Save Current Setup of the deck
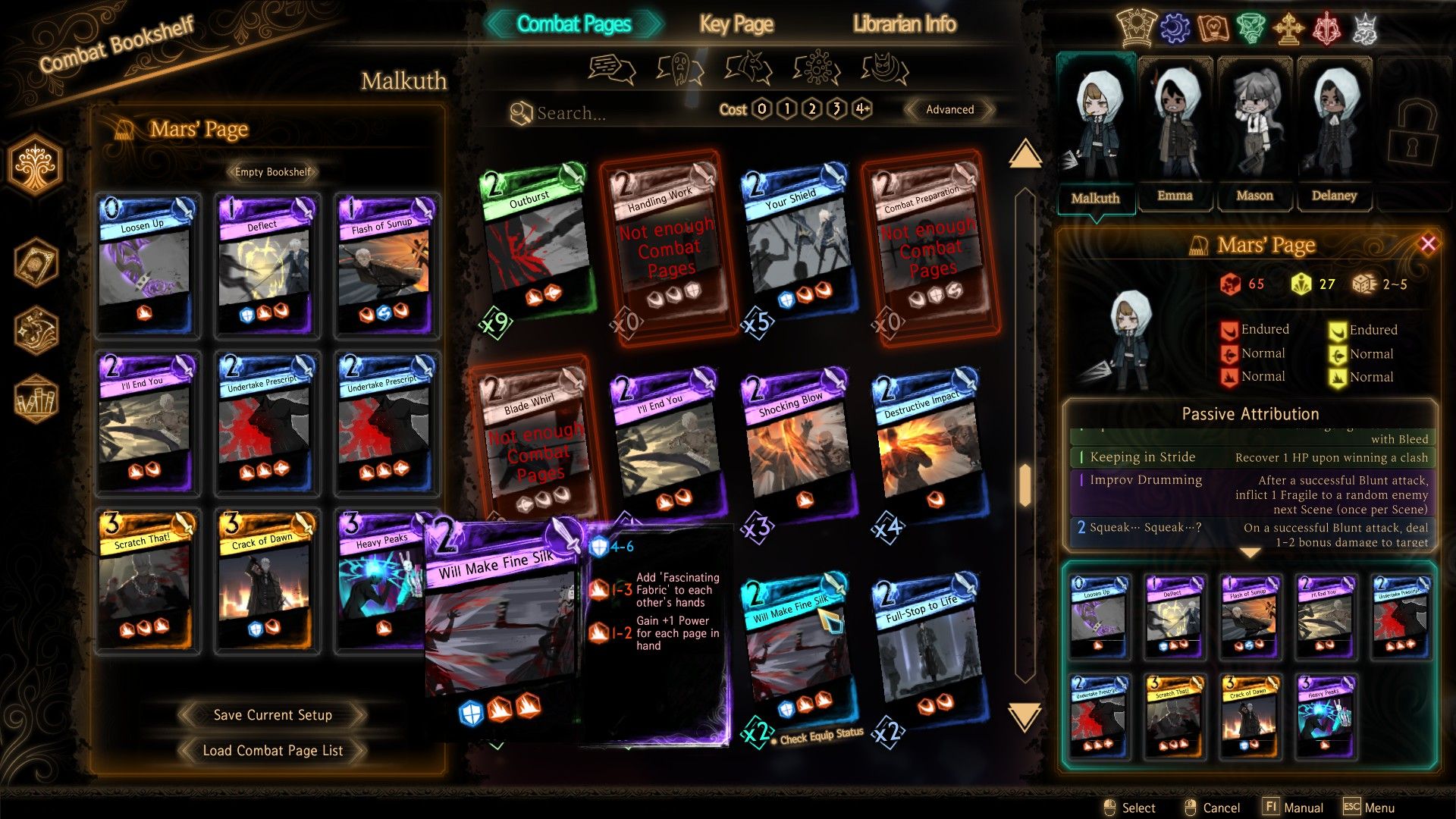The image size is (1456, 819). click(272, 714)
